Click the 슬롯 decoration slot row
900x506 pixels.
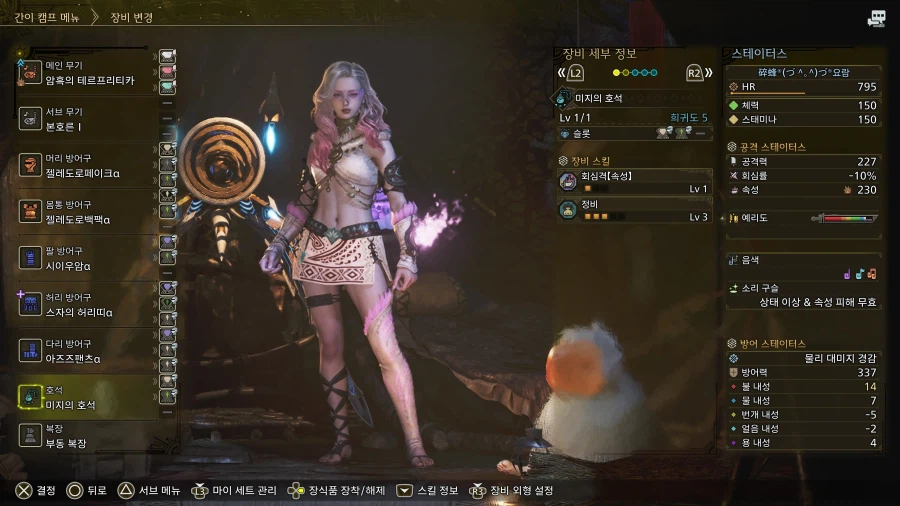(x=635, y=133)
